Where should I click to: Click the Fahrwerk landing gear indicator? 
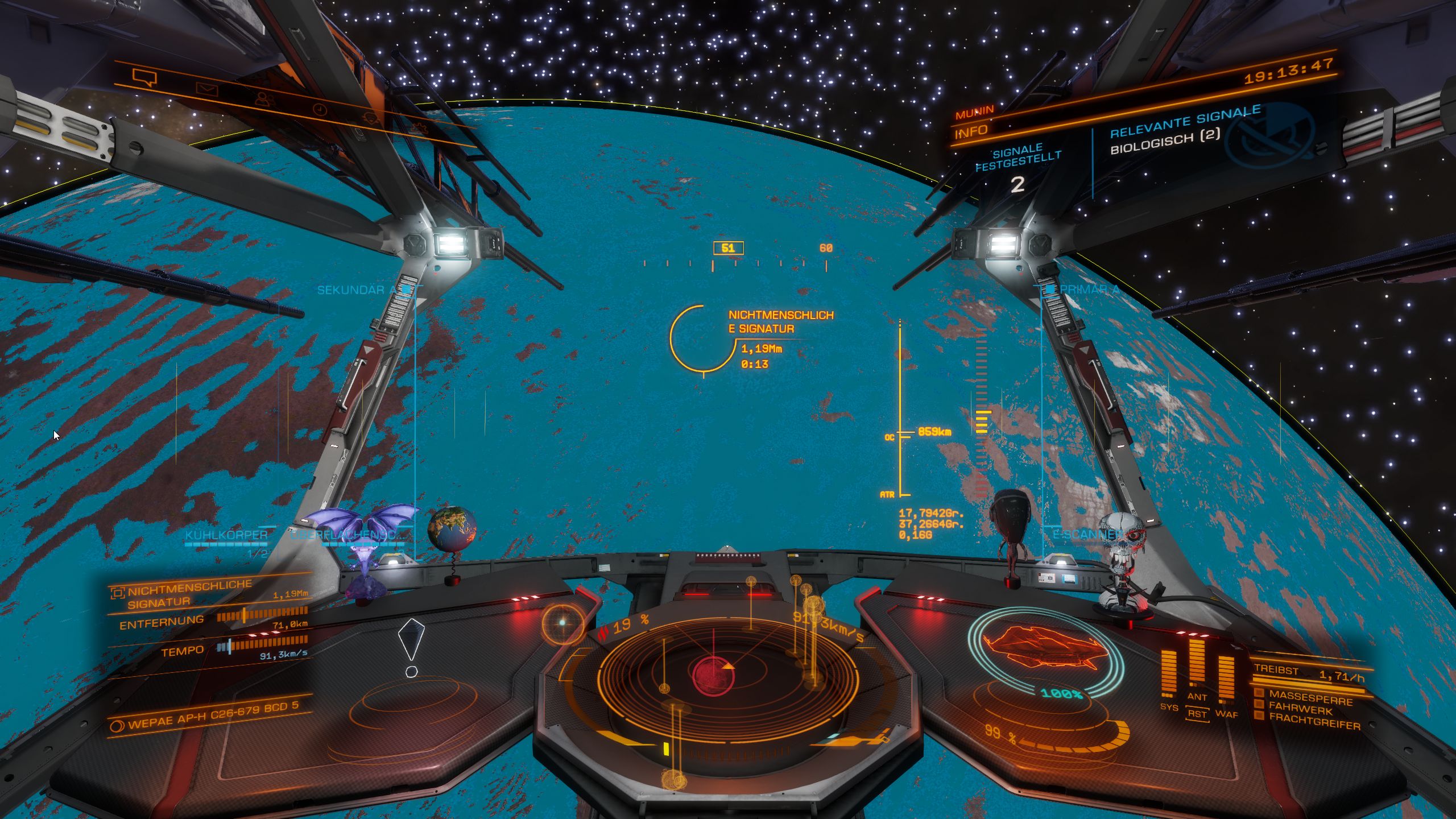1301,709
